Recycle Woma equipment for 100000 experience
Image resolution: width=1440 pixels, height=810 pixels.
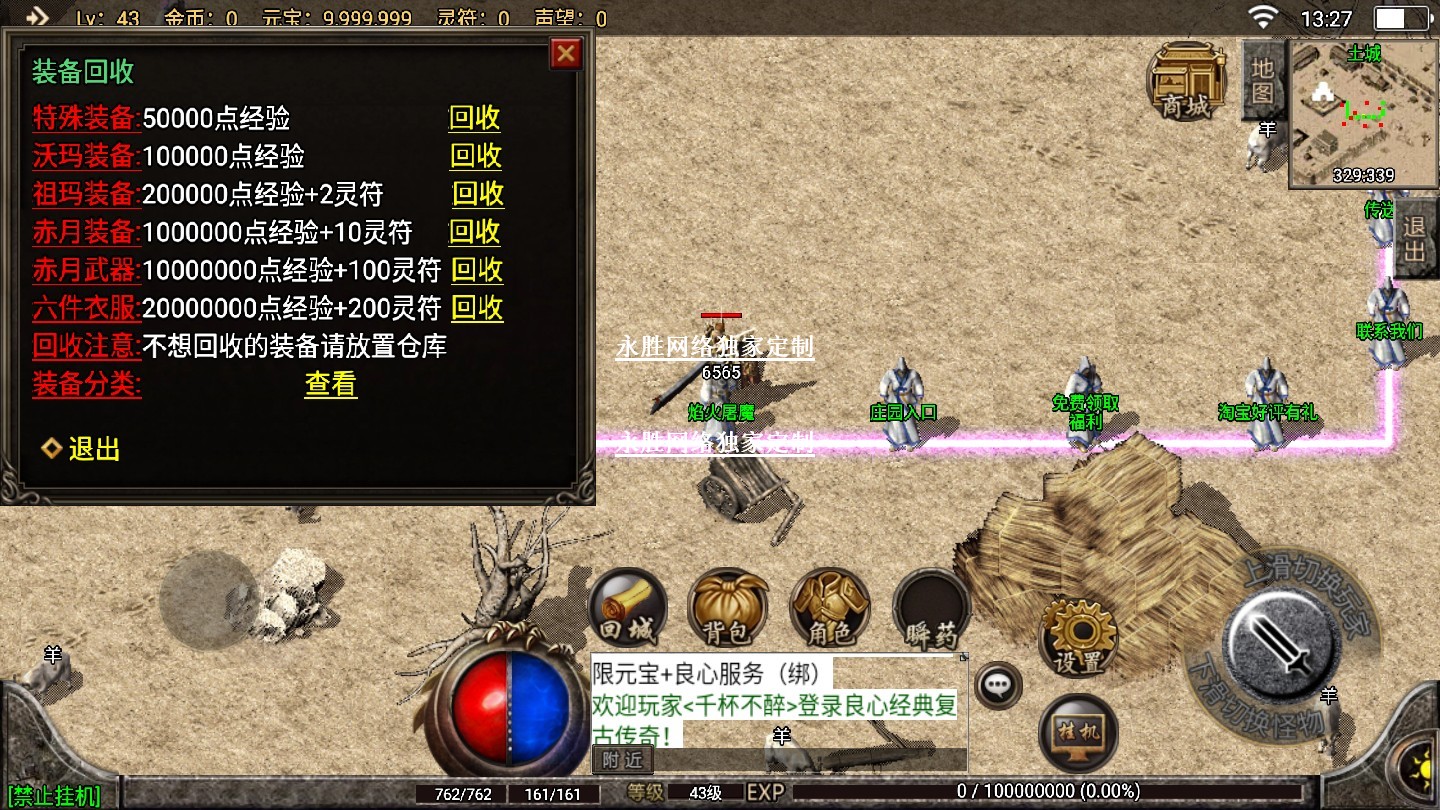tap(475, 156)
